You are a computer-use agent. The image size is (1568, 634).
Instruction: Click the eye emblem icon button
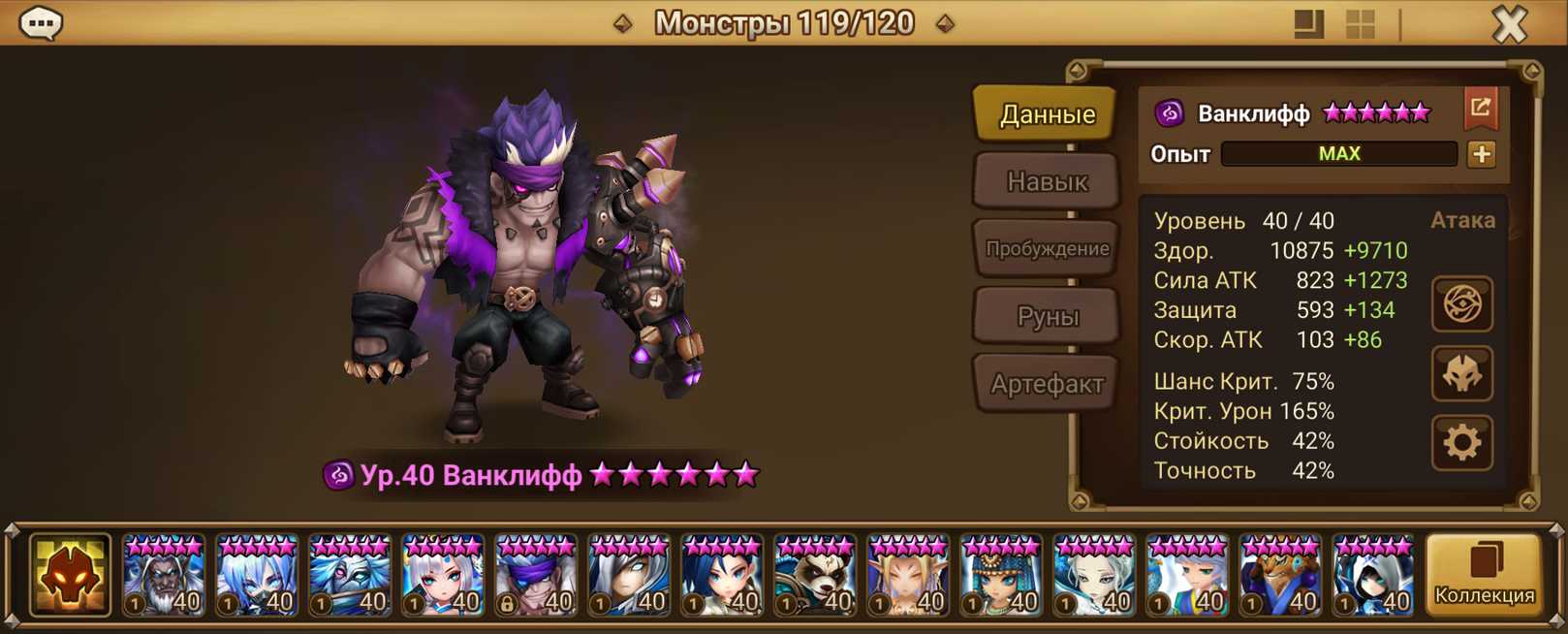[1461, 304]
